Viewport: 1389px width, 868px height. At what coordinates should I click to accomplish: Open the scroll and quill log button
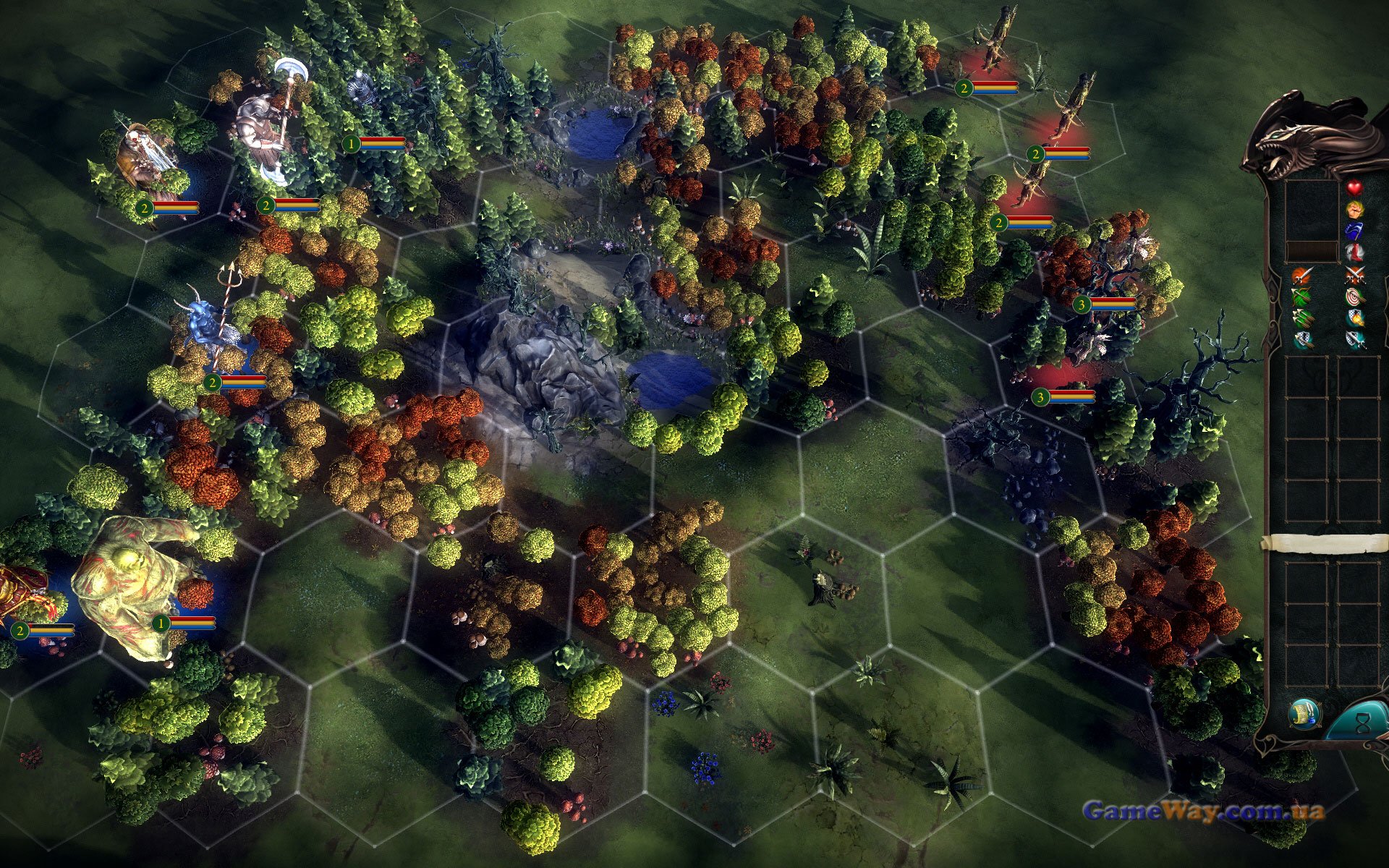(x=1304, y=715)
